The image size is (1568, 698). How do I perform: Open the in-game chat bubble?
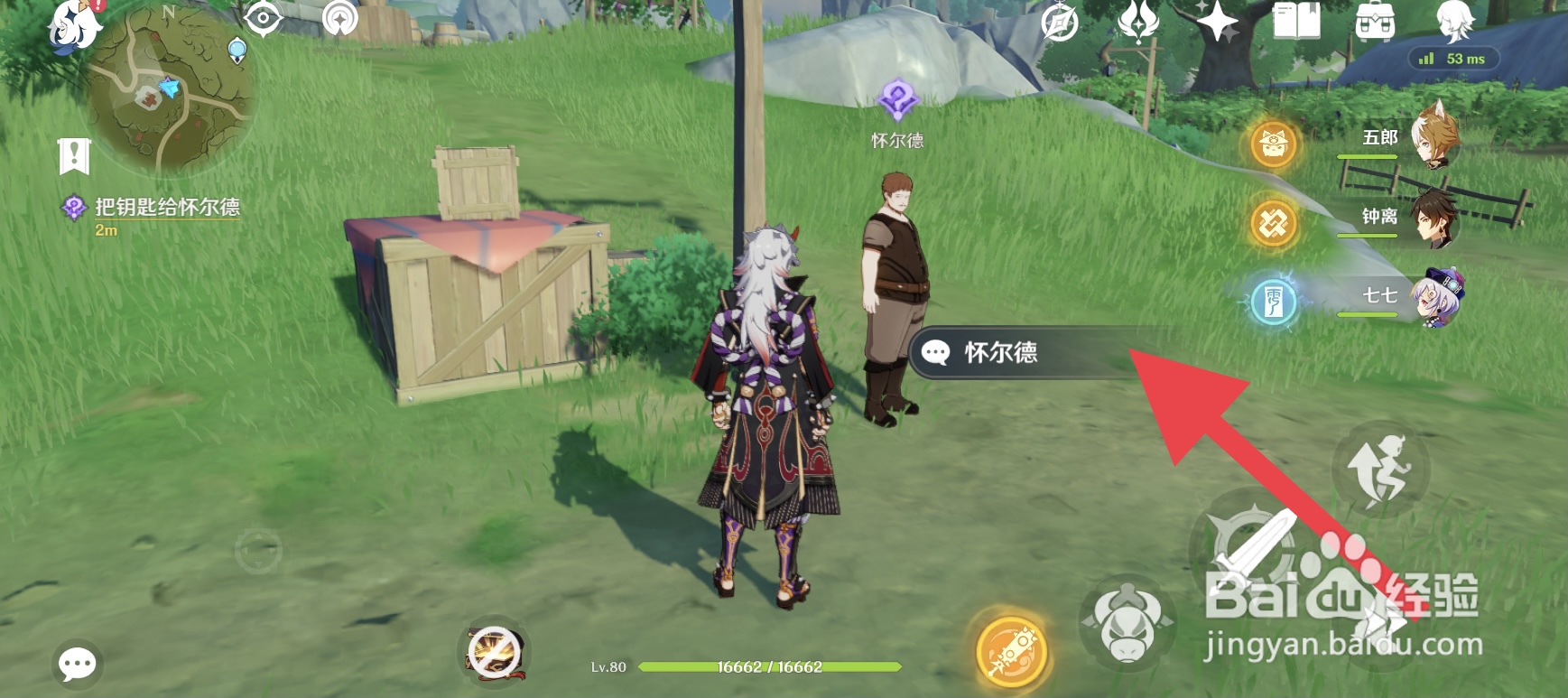(x=77, y=664)
